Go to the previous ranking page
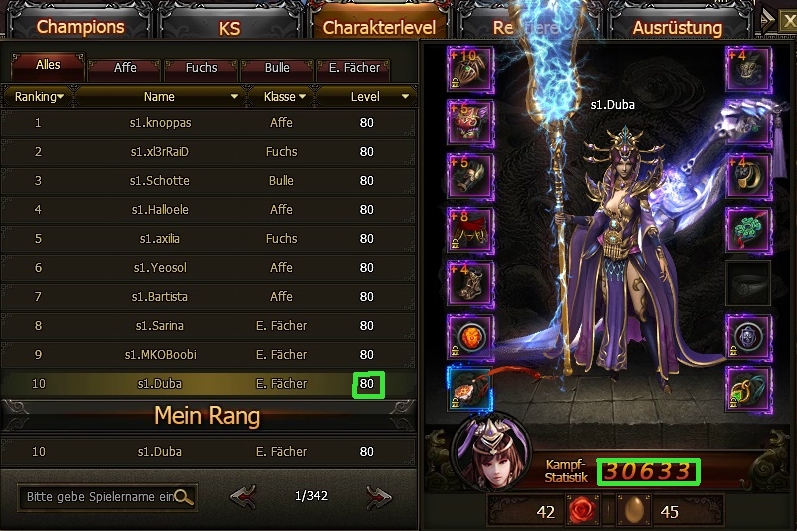This screenshot has height=531, width=797. click(243, 496)
